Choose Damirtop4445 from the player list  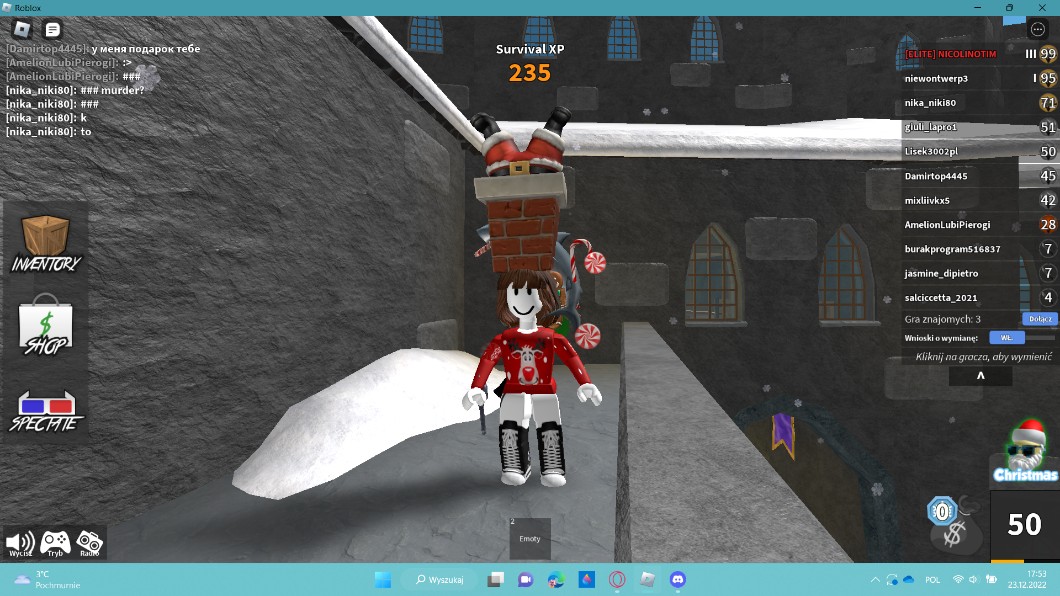[936, 176]
